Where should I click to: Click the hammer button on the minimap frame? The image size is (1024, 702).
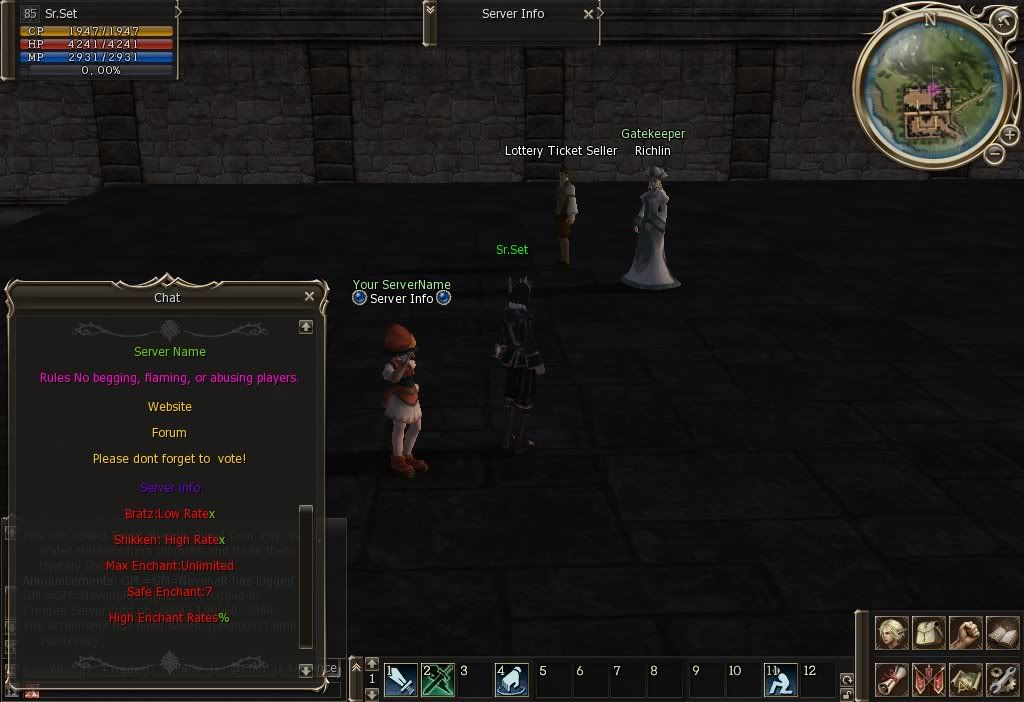tap(1003, 20)
